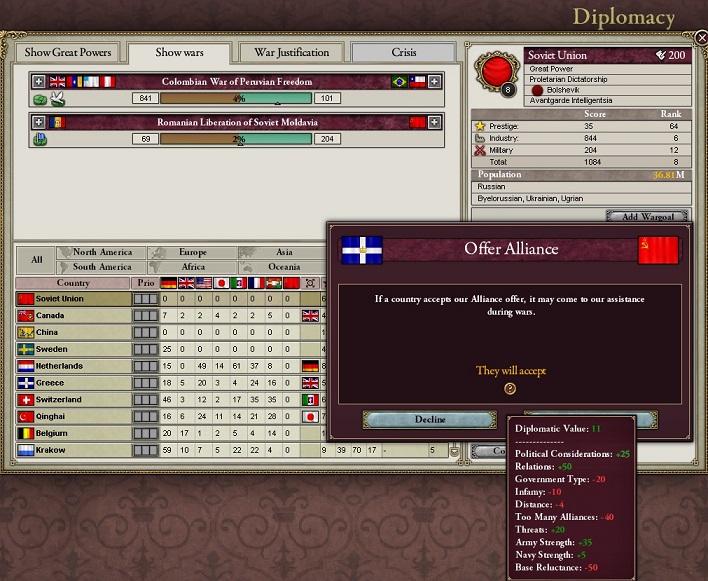Viewport: 708px width, 581px height.
Task: Filter country list by Africa
Action: [192, 267]
